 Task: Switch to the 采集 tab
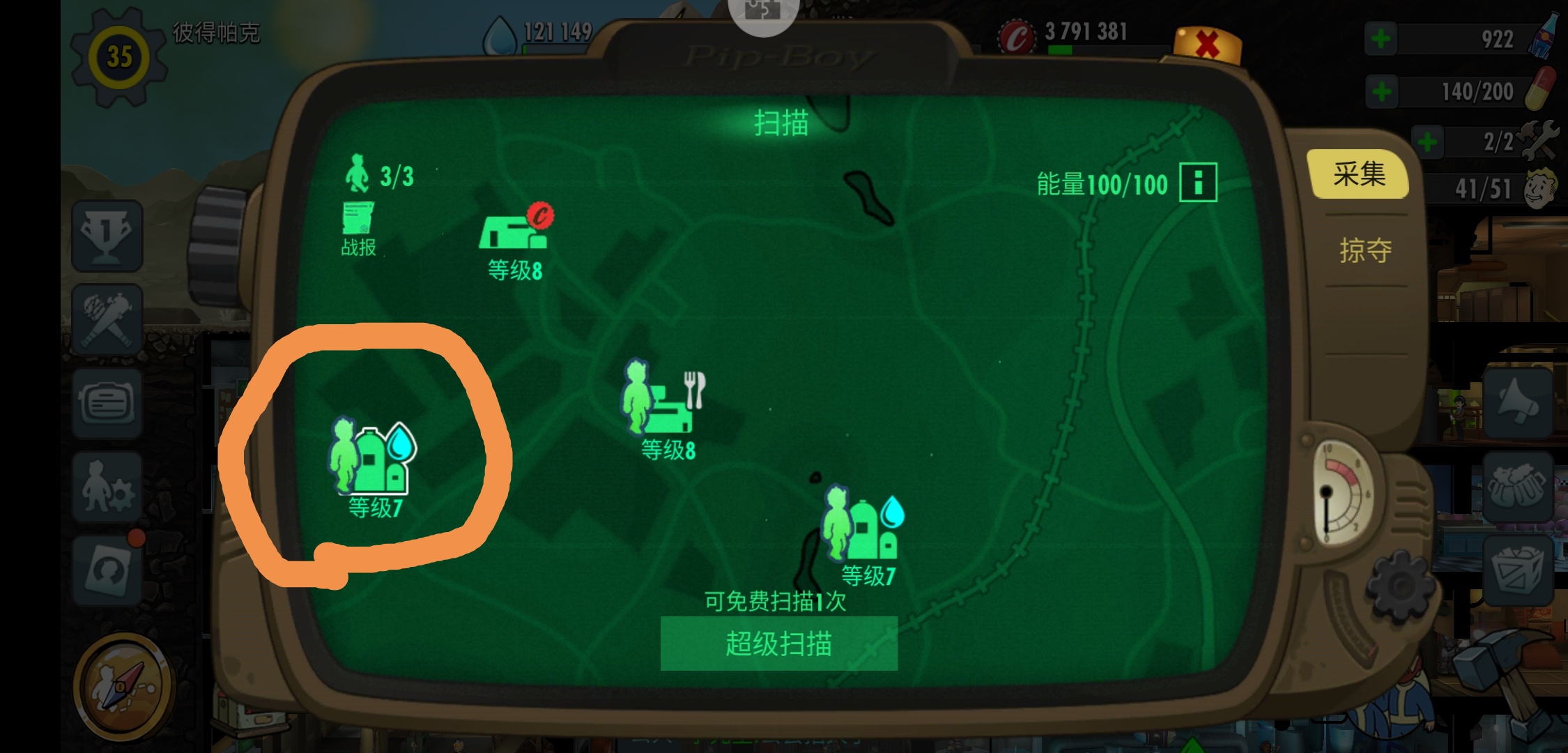1358,174
